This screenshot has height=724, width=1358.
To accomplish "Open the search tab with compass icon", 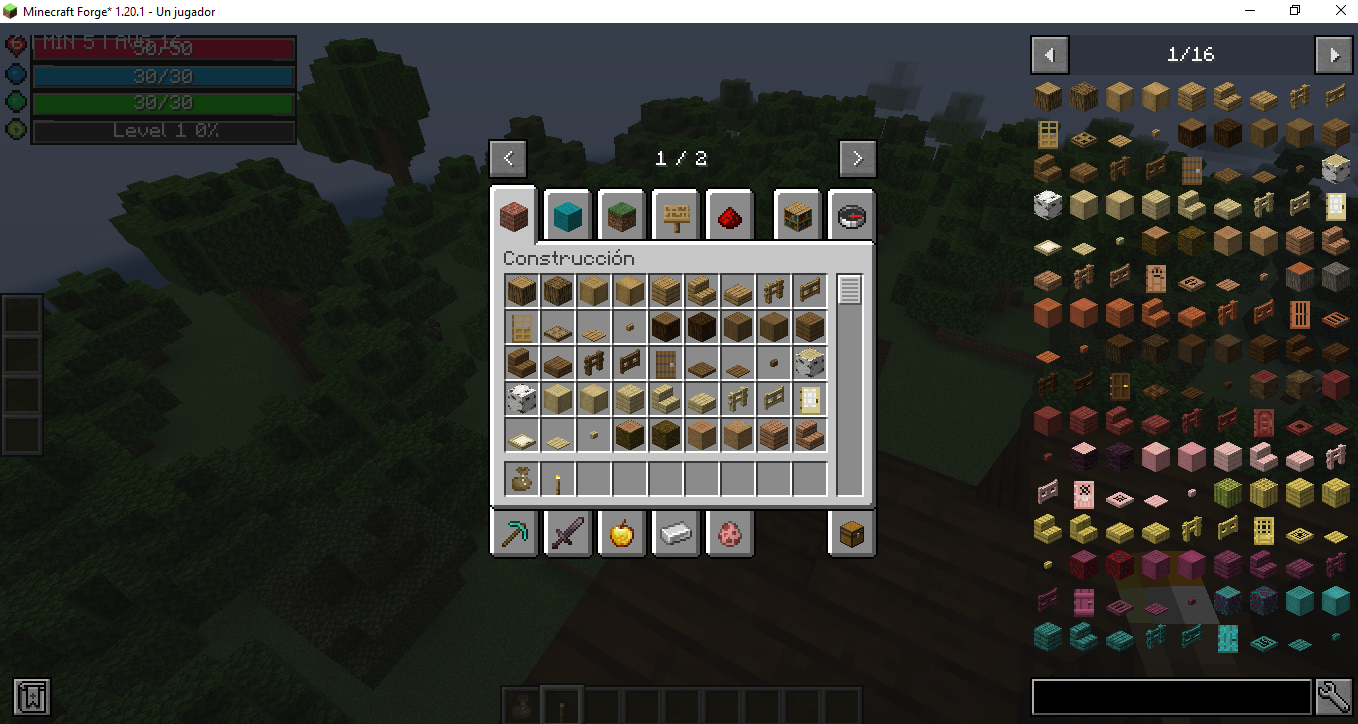I will pos(851,214).
